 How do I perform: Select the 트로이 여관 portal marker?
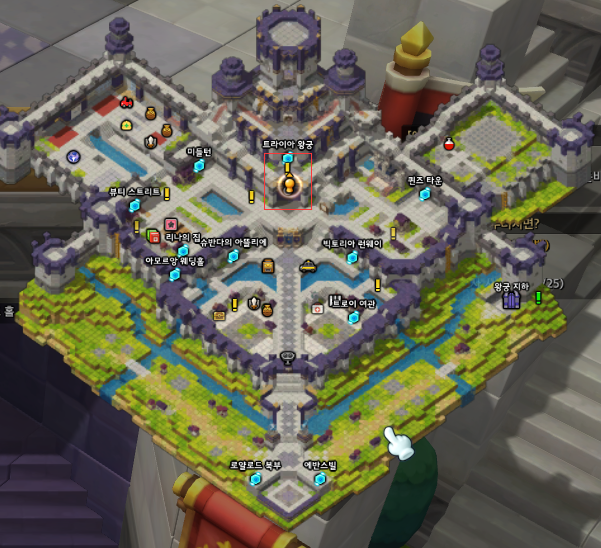point(353,317)
